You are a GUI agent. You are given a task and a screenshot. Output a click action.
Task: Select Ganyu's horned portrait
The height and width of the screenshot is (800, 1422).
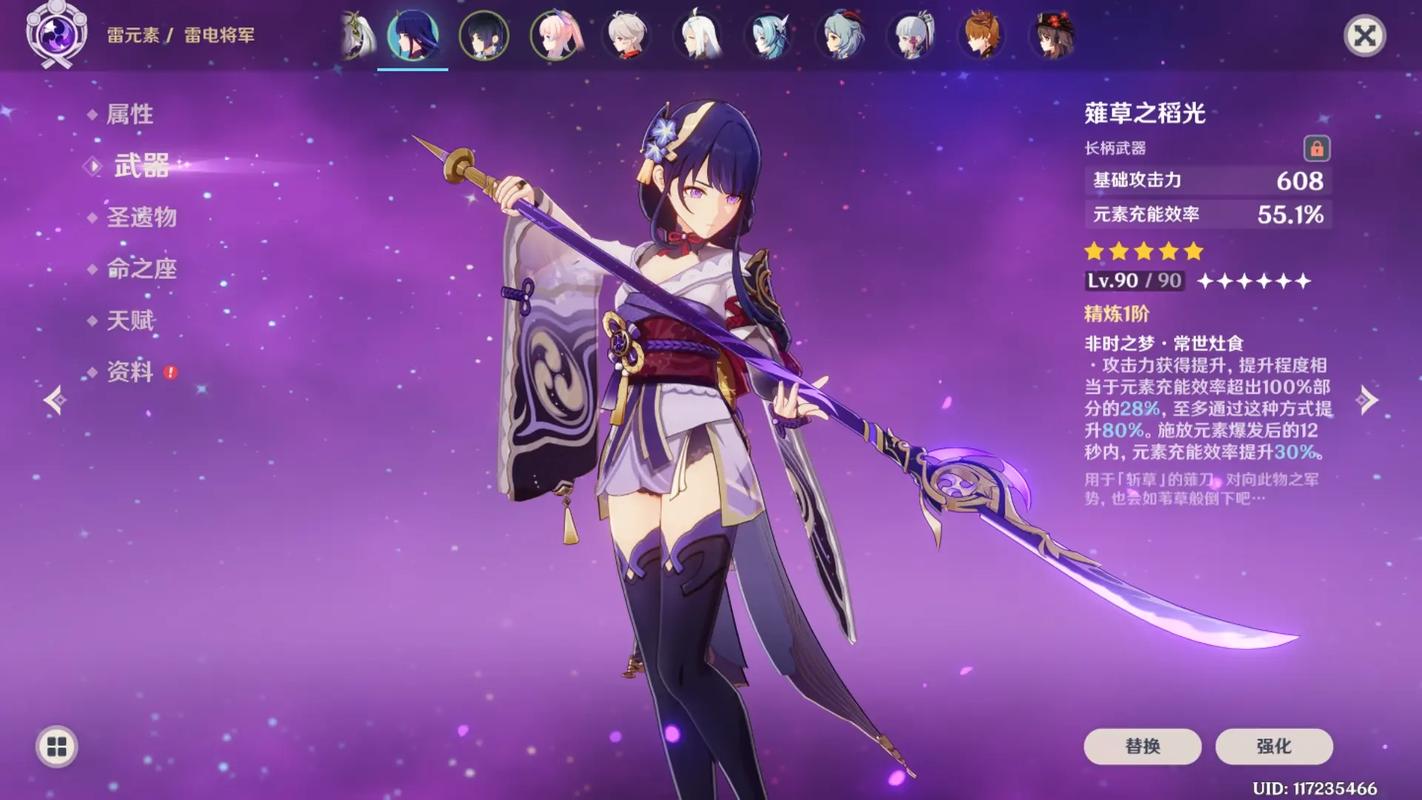click(840, 36)
